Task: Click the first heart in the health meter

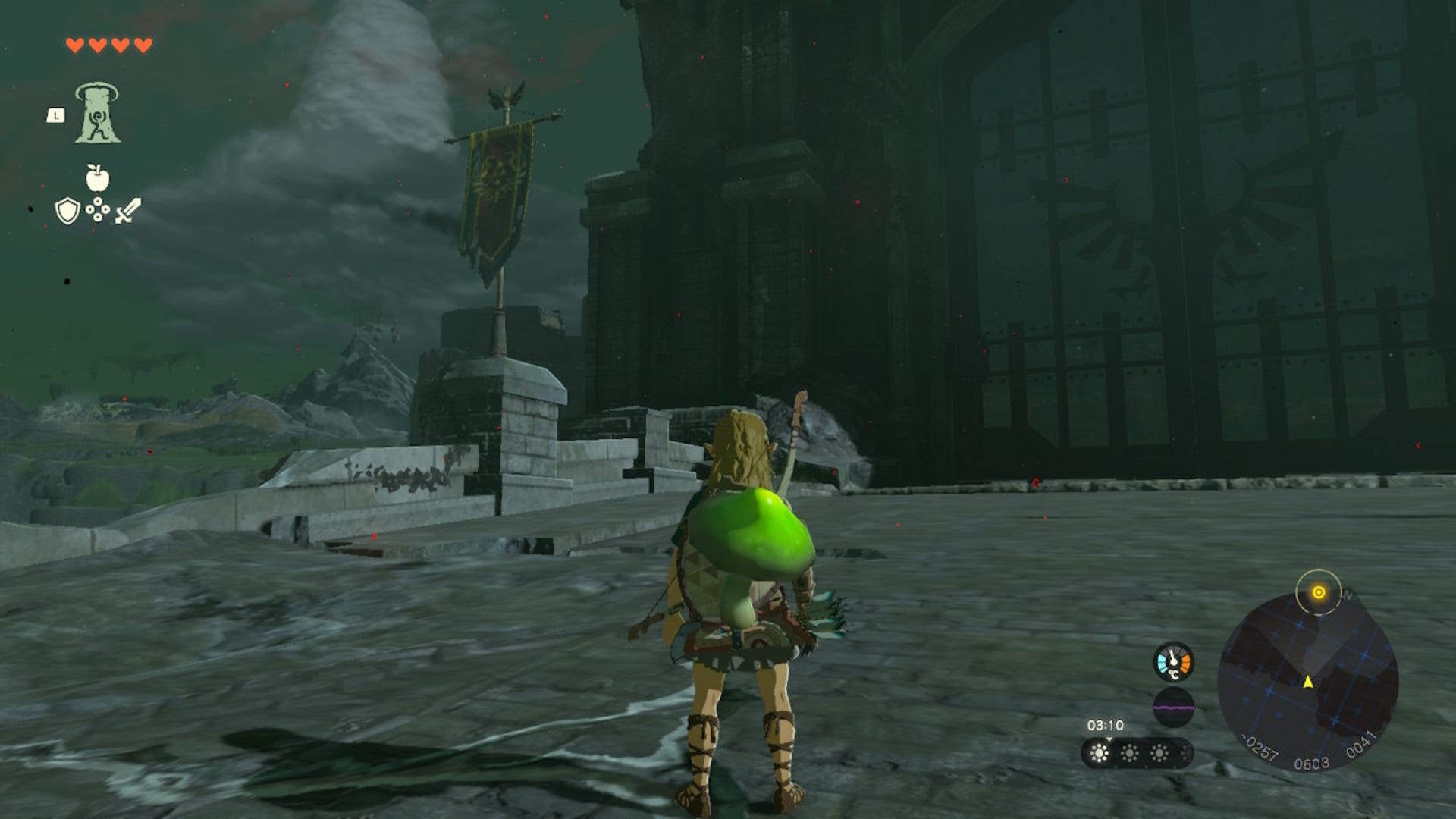Action: click(75, 45)
